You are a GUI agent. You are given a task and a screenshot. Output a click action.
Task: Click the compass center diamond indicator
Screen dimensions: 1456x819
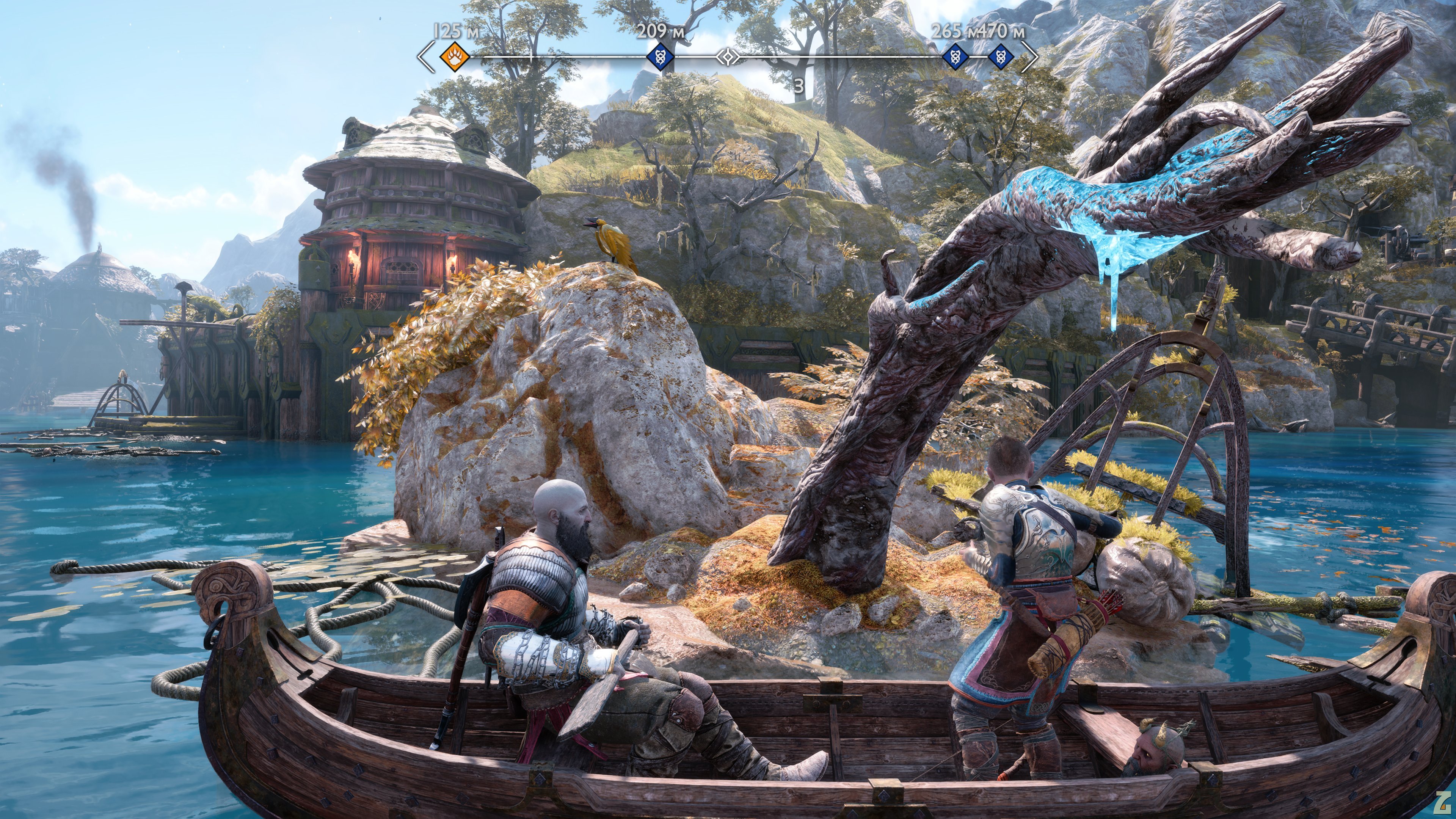tap(728, 57)
